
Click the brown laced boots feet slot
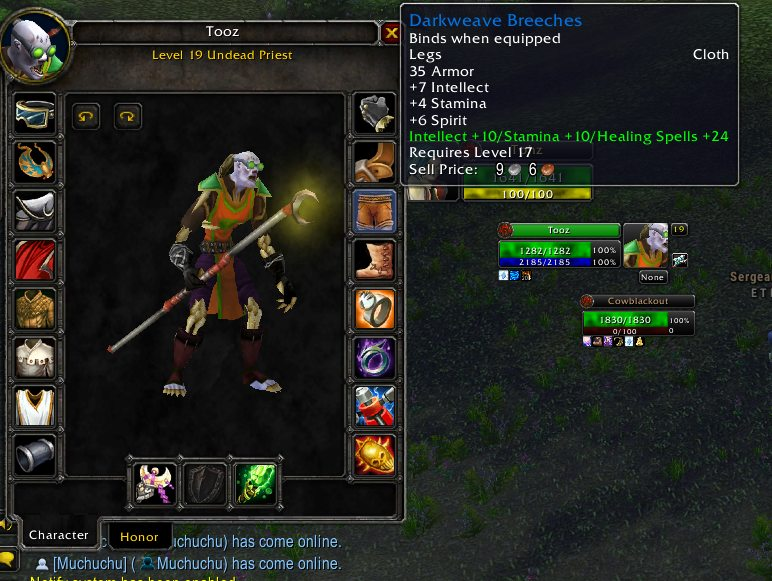(375, 260)
